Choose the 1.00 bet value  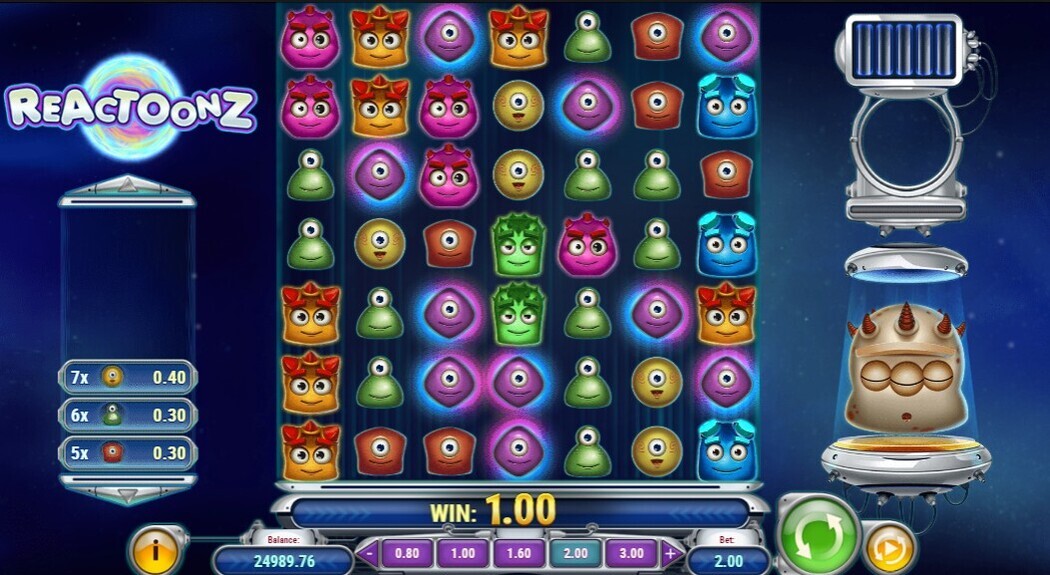tap(464, 553)
